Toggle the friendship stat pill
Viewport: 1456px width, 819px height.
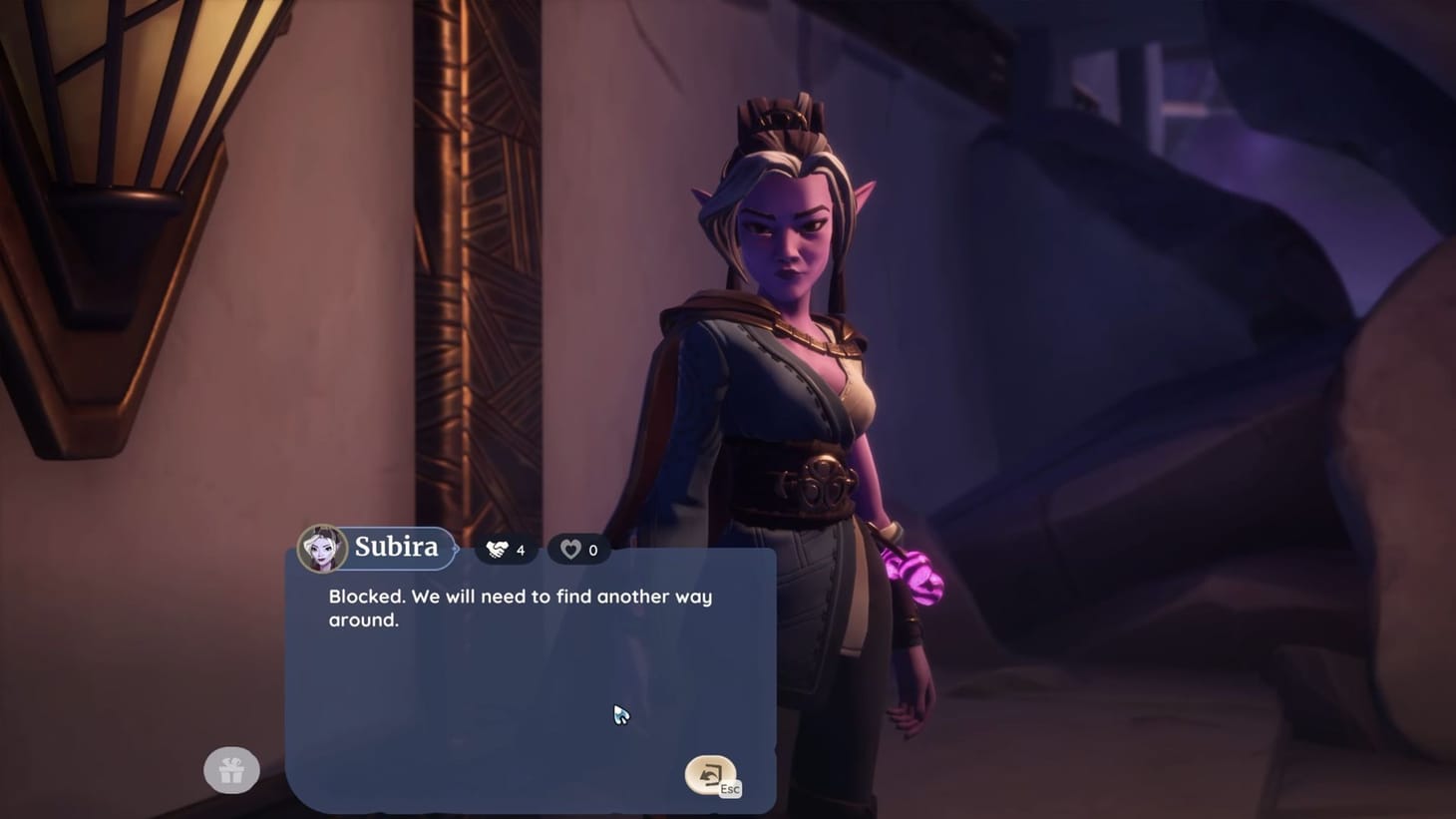pos(505,549)
